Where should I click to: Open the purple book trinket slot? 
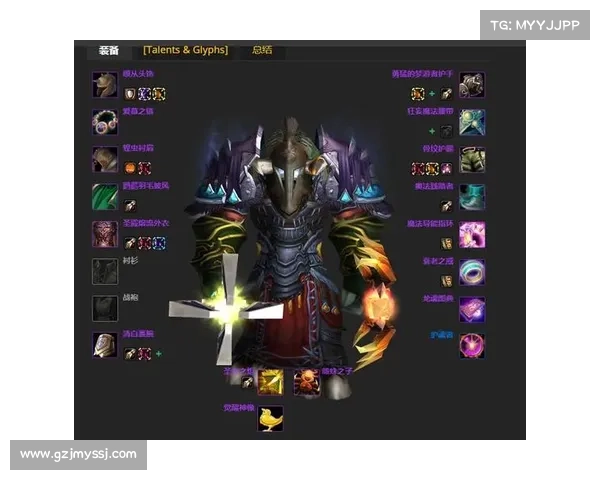pyautogui.click(x=472, y=308)
